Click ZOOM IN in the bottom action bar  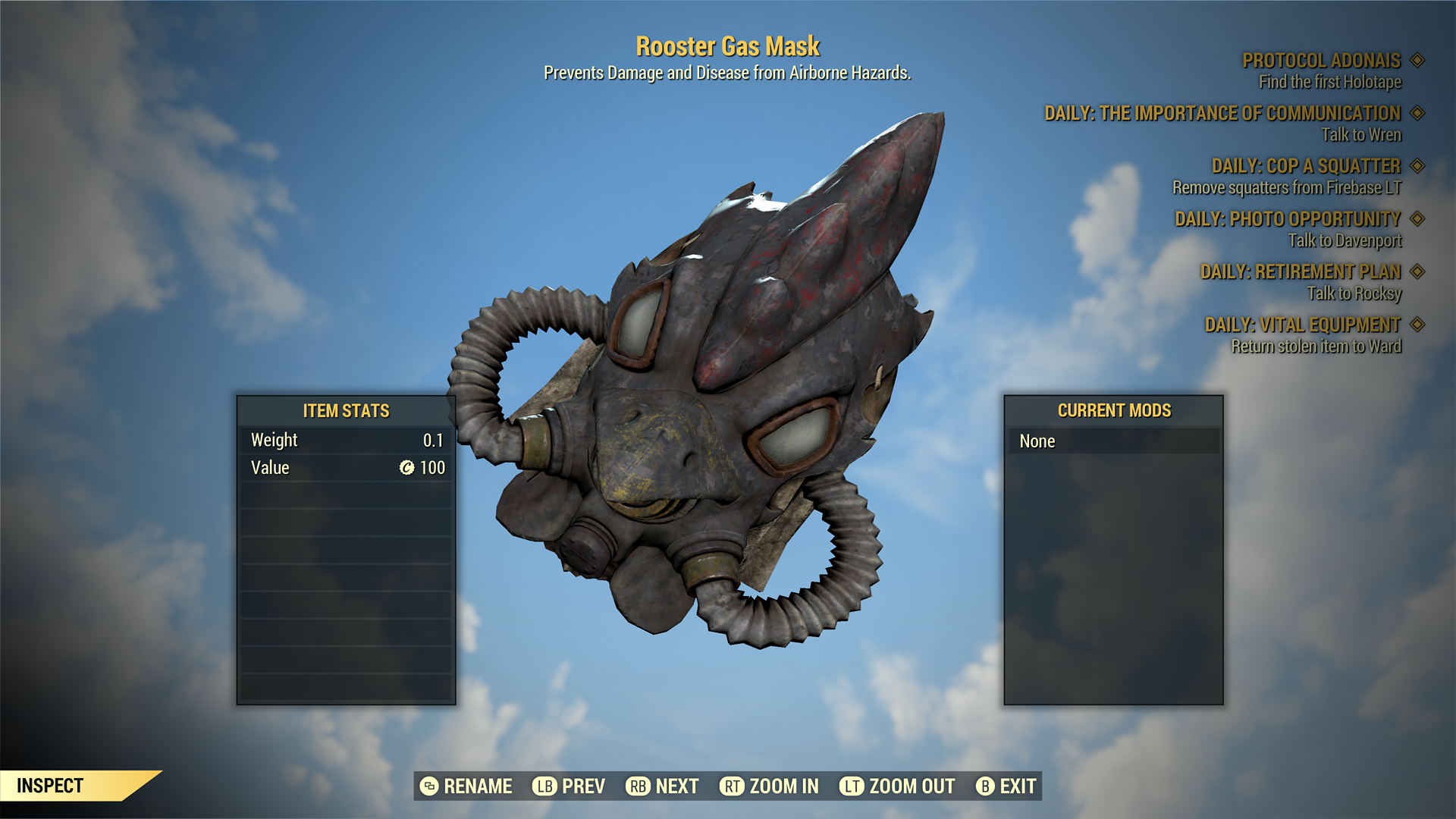(783, 786)
